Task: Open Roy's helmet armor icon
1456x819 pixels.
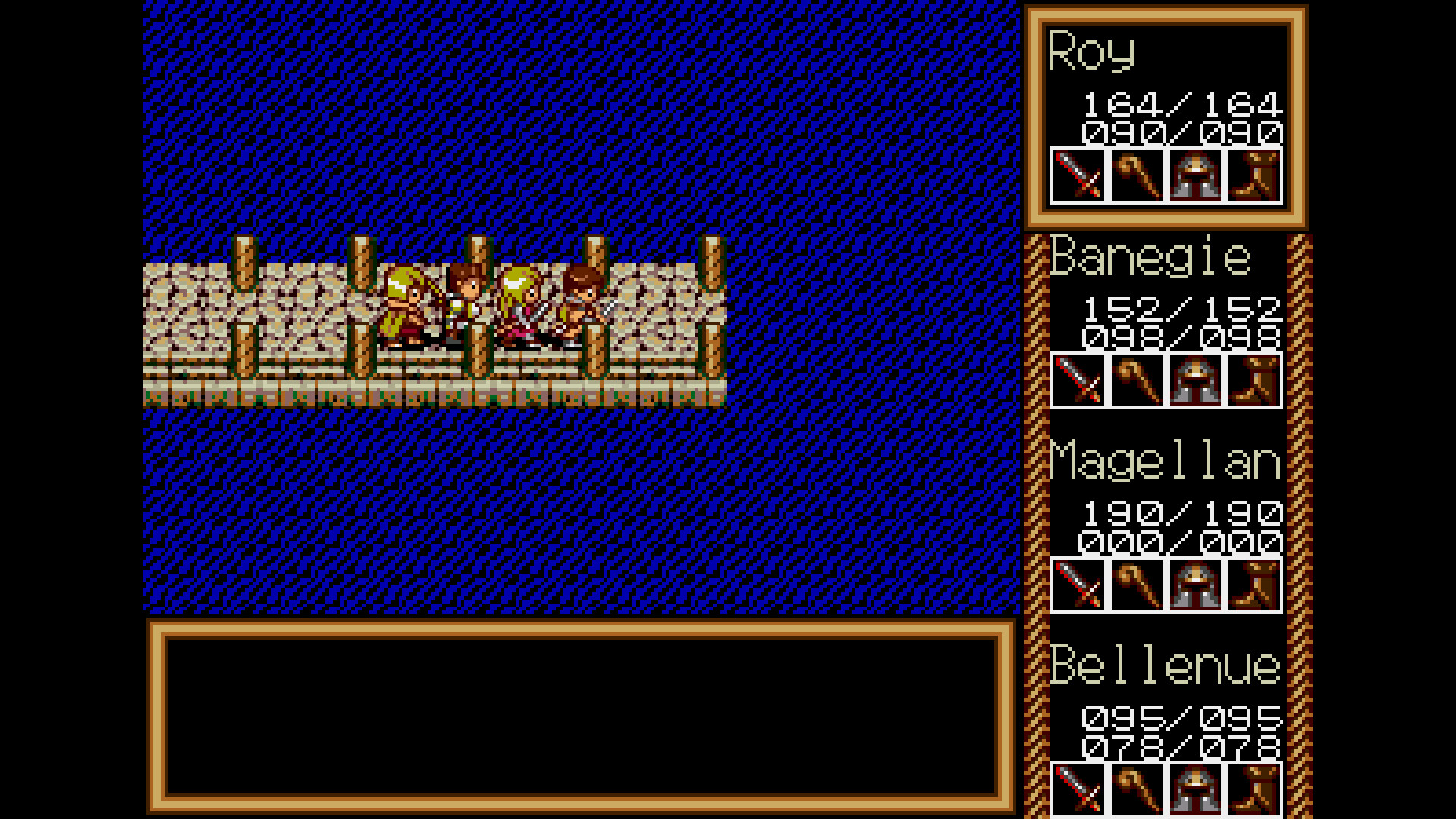Action: 1195,176
